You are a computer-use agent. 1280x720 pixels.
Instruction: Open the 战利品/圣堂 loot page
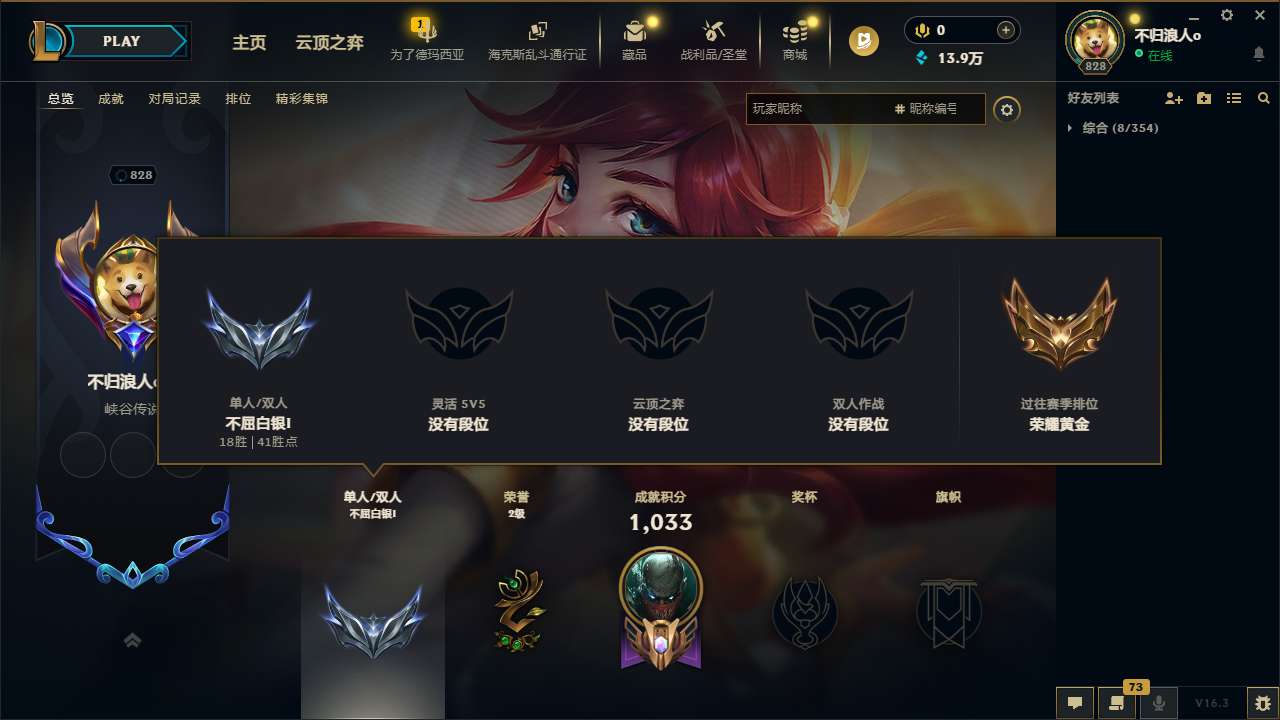click(x=715, y=40)
